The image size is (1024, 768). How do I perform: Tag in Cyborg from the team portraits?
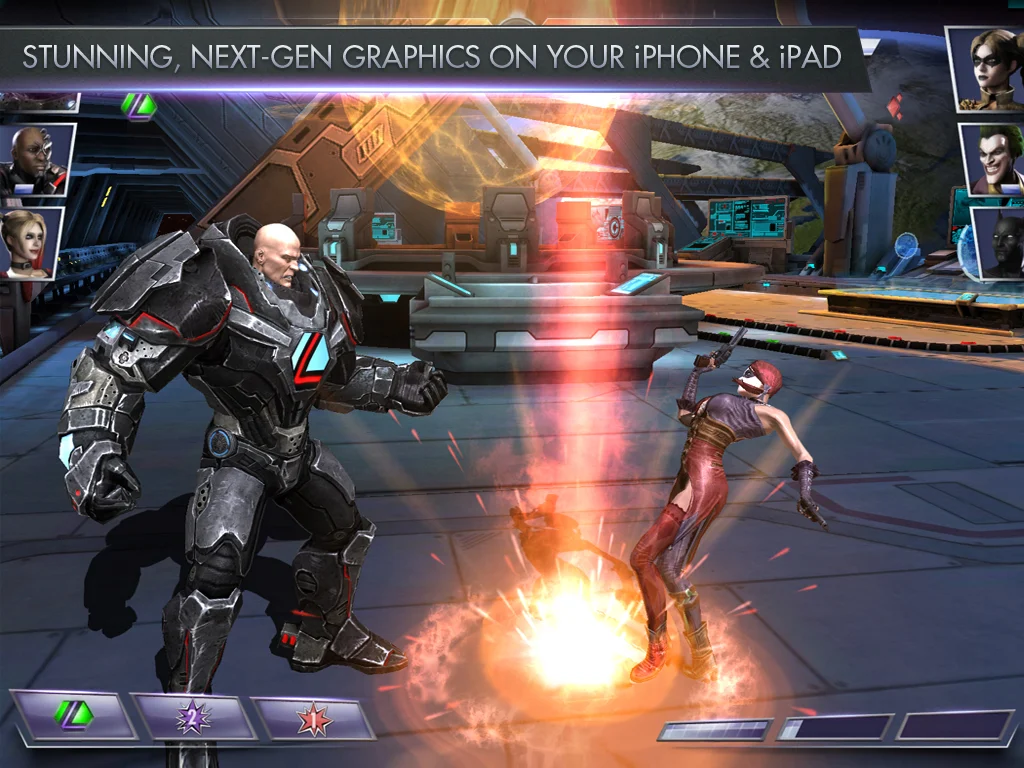[36, 161]
